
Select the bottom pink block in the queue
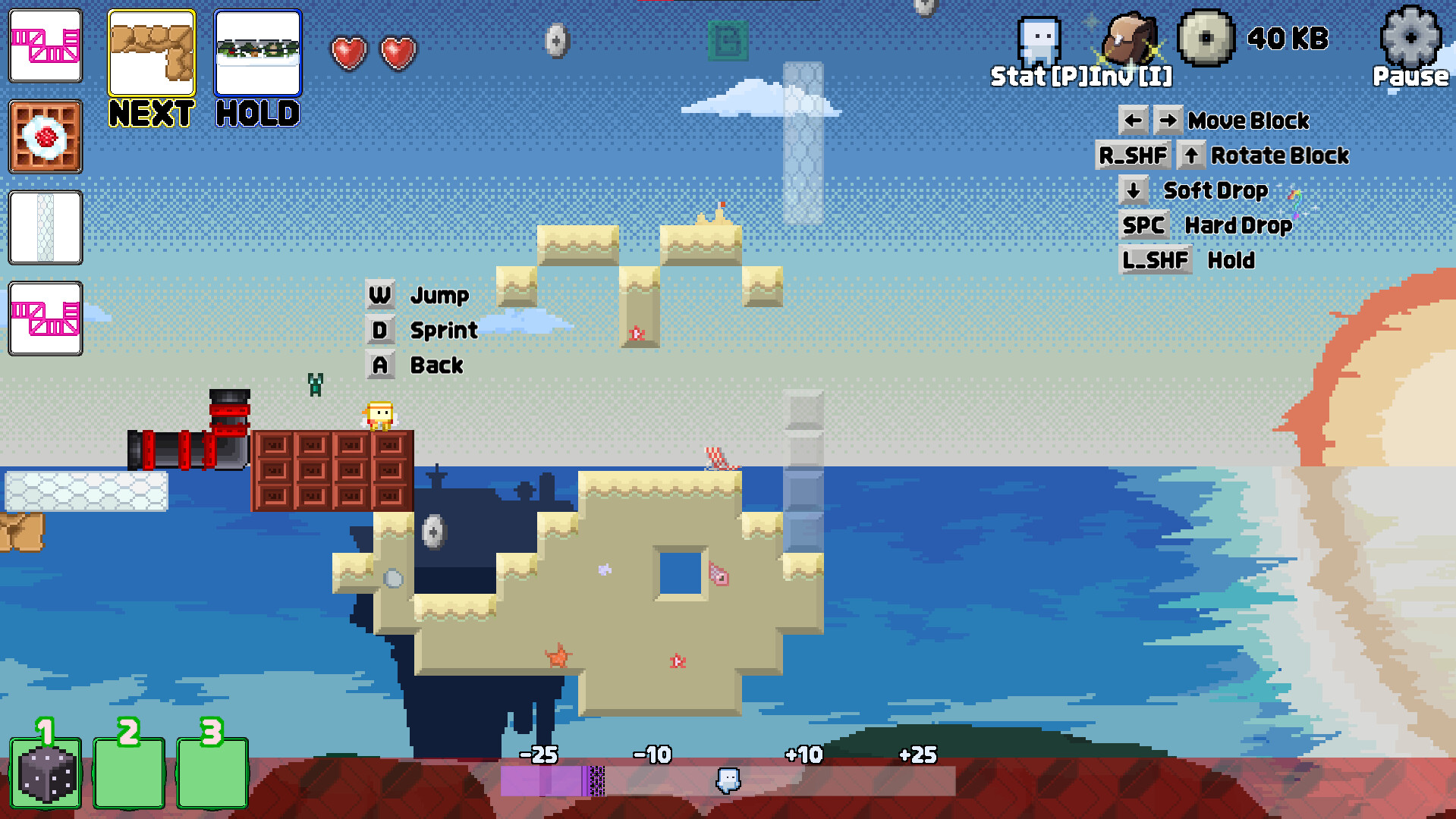(x=45, y=319)
